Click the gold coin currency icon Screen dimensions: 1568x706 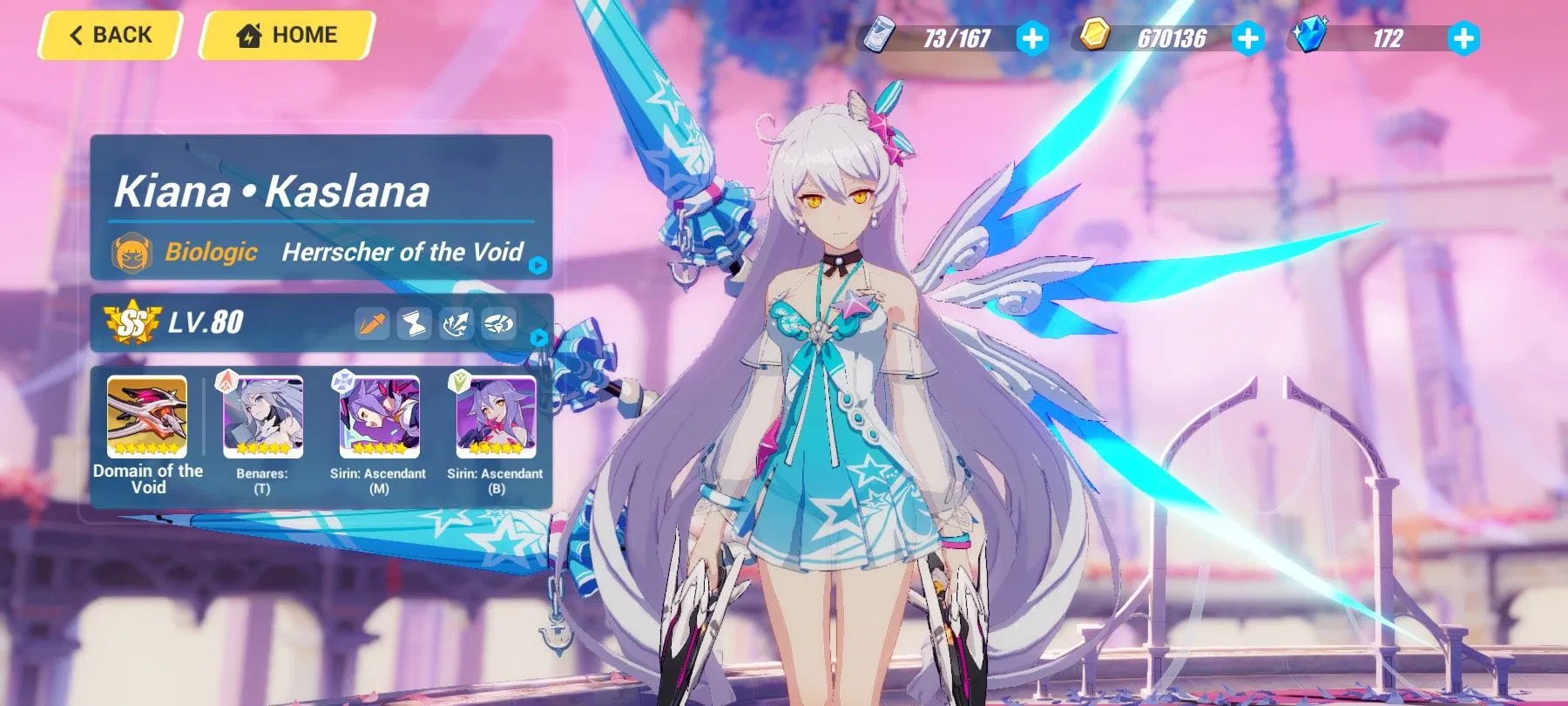[1096, 37]
